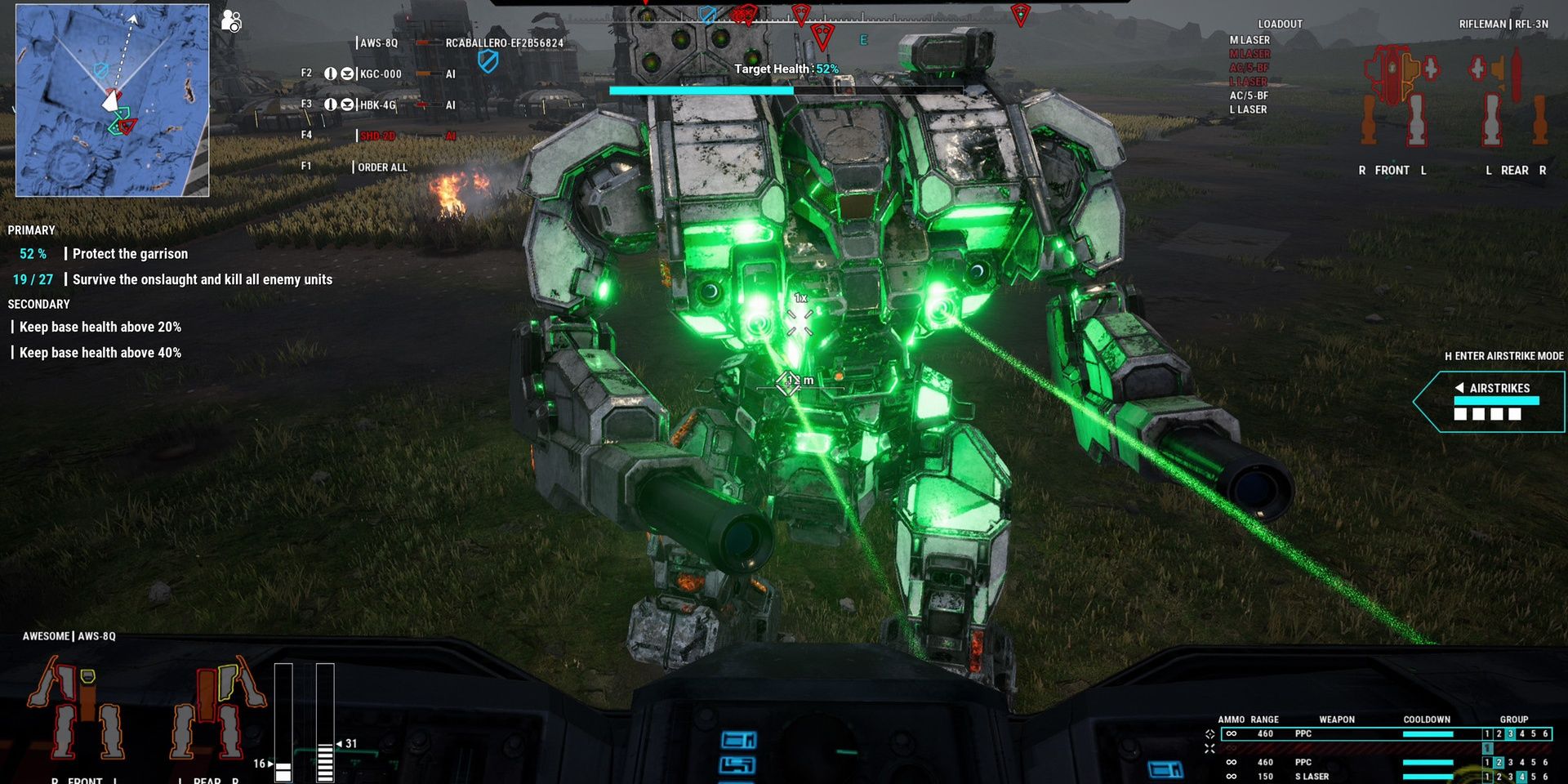Toggle group 4 for the S LASER
1568x784 pixels.
point(1521,776)
